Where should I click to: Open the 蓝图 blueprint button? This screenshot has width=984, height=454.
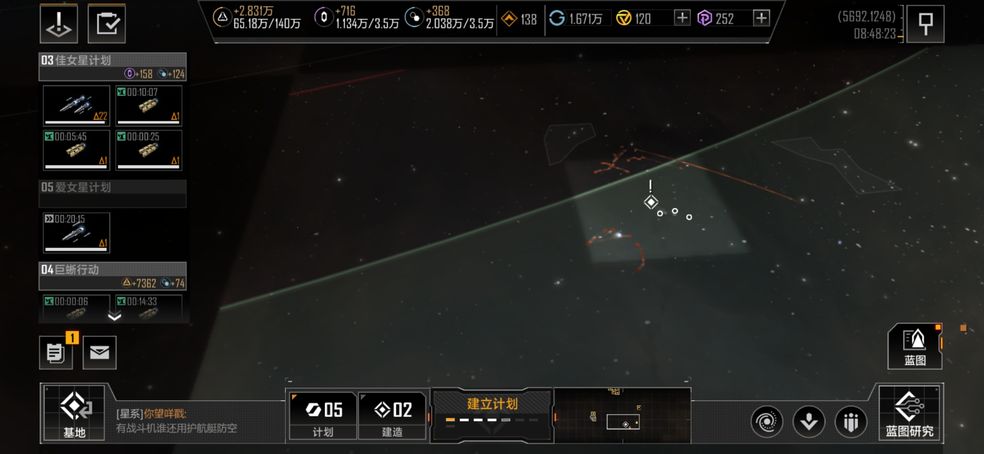pos(914,347)
